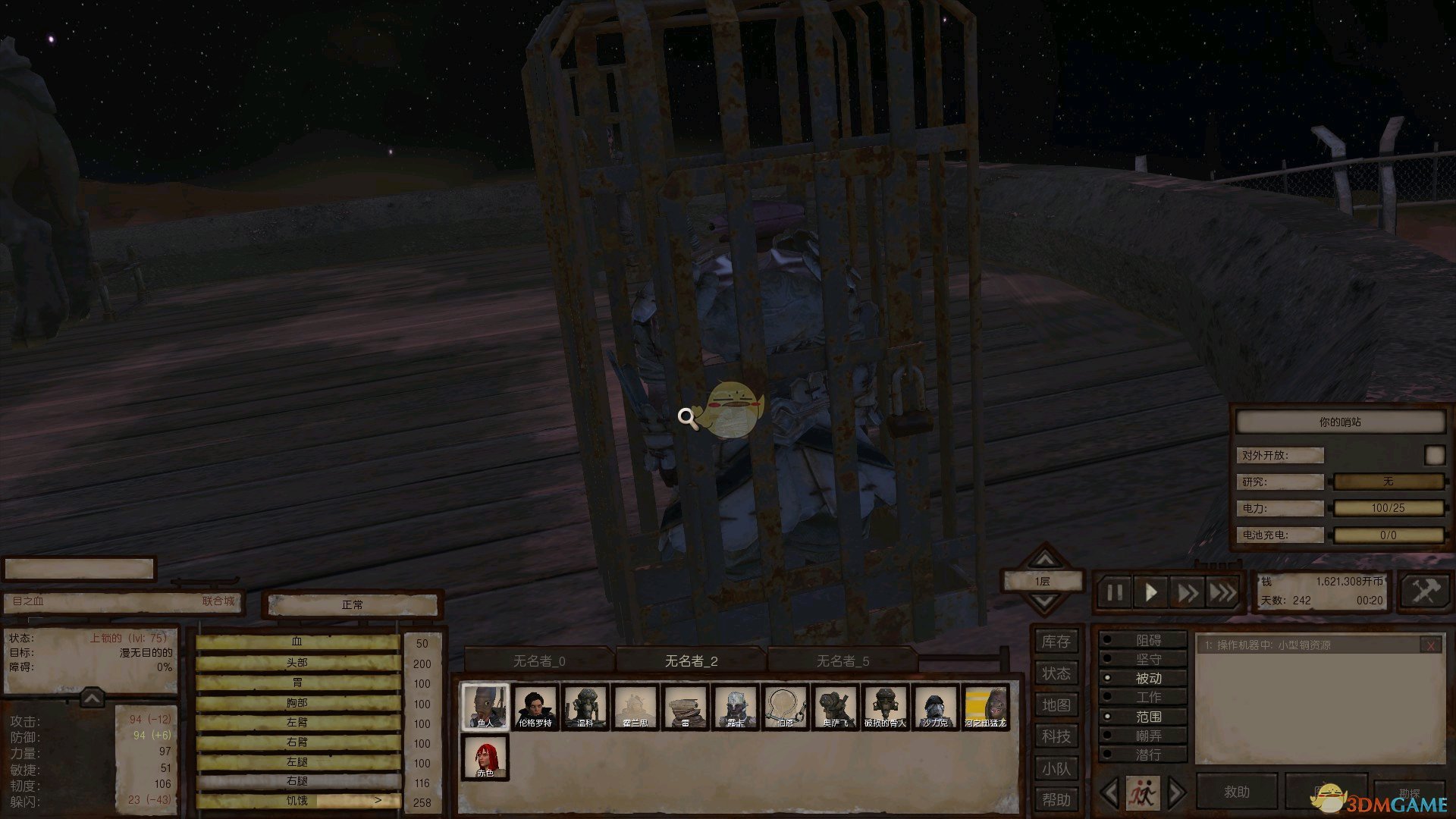Open the 科技 research menu

point(1056,736)
